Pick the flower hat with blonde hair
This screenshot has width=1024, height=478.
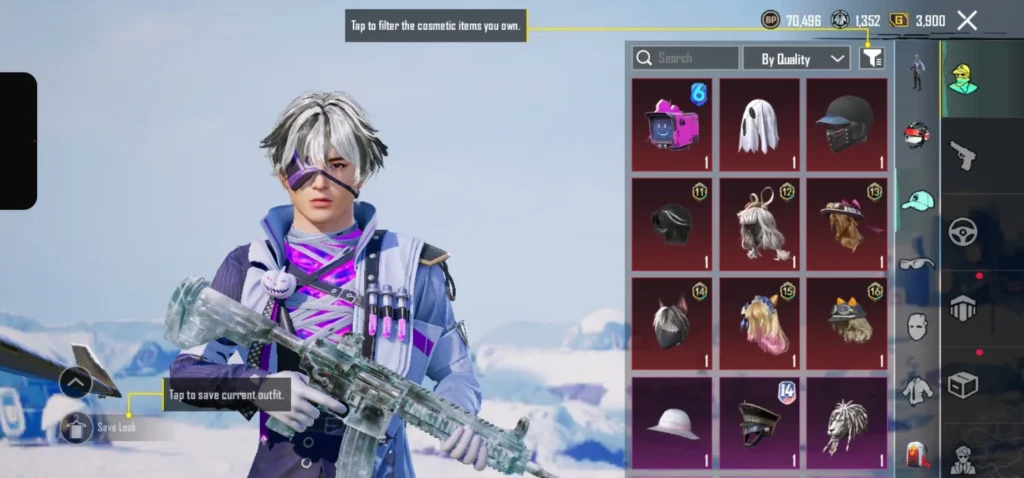point(847,224)
